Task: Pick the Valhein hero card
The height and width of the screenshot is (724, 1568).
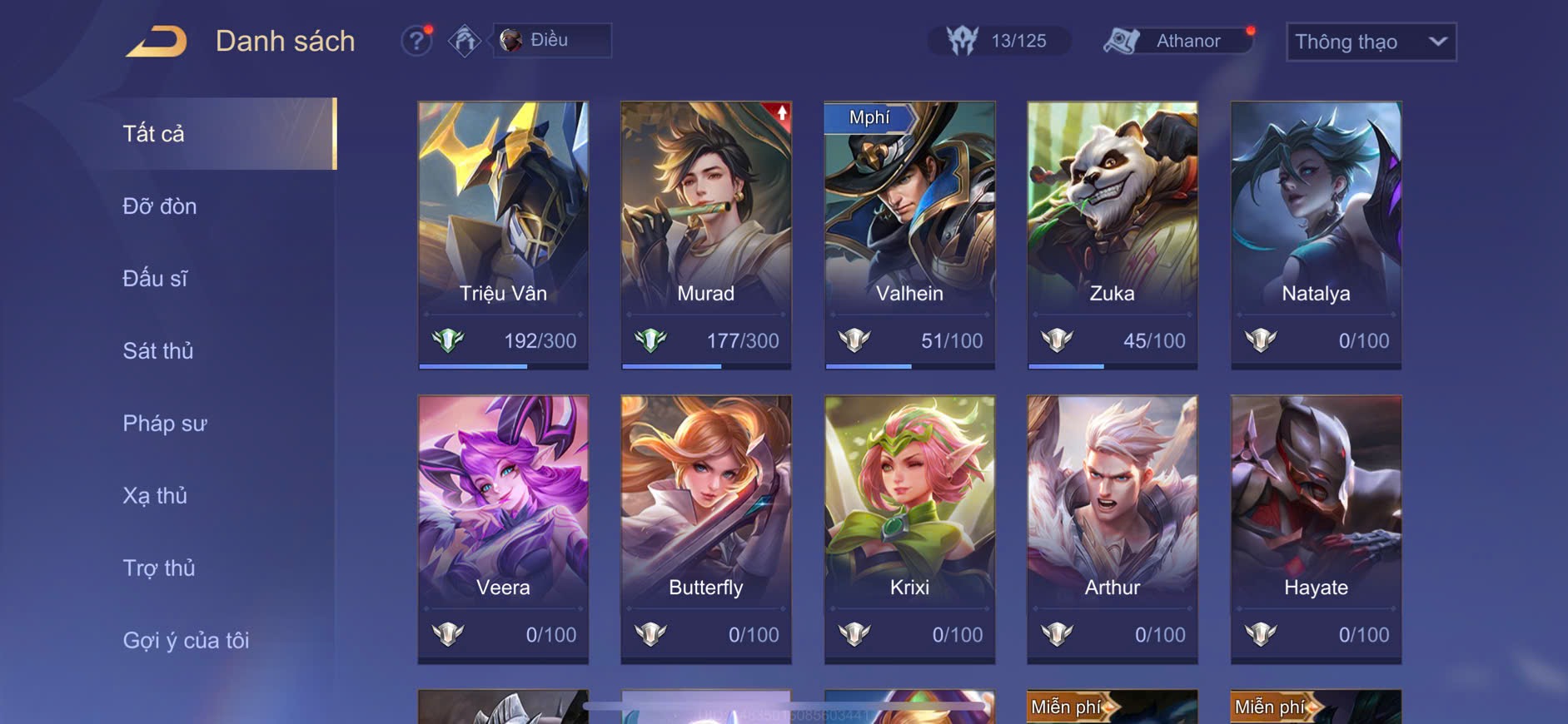Action: pyautogui.click(x=909, y=235)
